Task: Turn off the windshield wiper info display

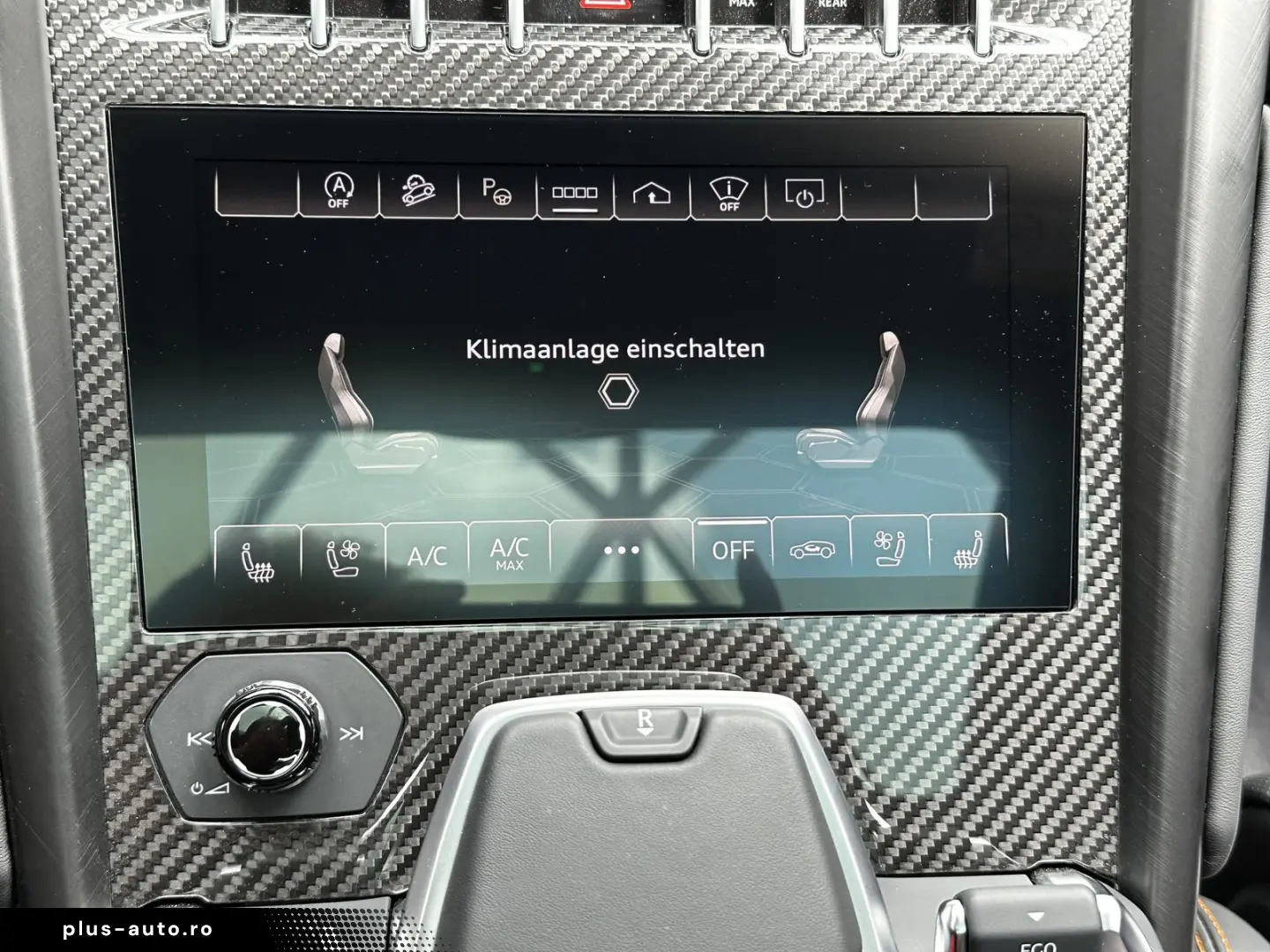Action: point(727,194)
